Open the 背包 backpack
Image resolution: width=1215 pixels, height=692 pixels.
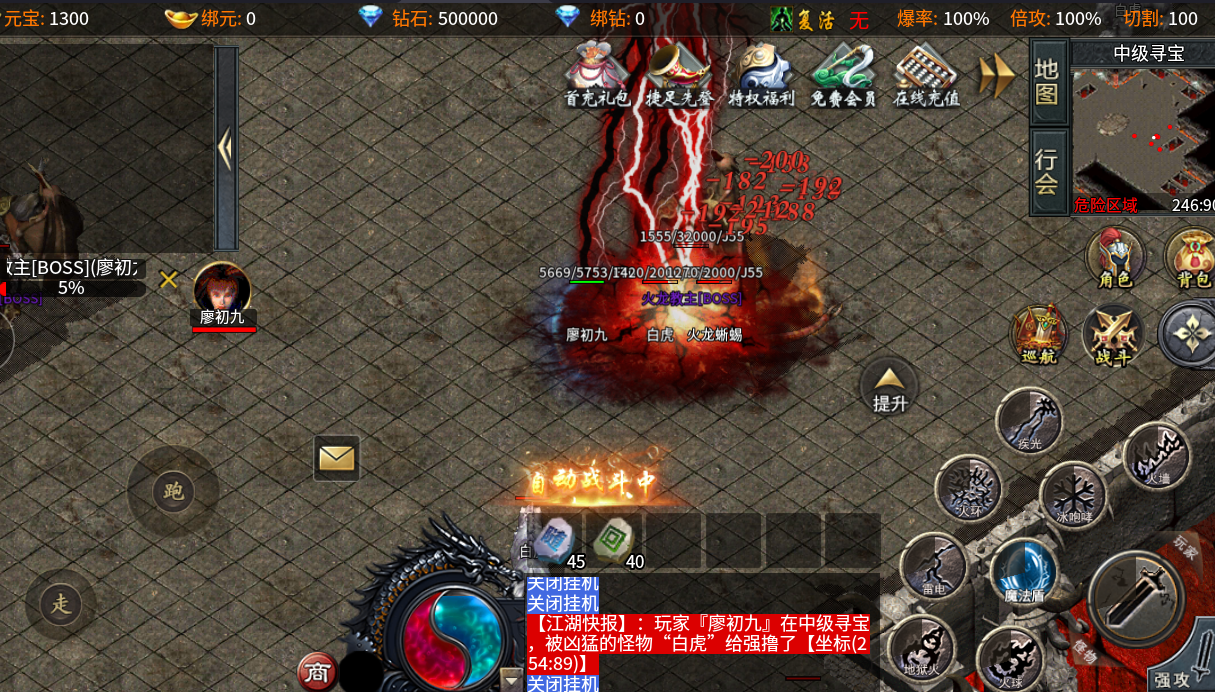point(1190,257)
